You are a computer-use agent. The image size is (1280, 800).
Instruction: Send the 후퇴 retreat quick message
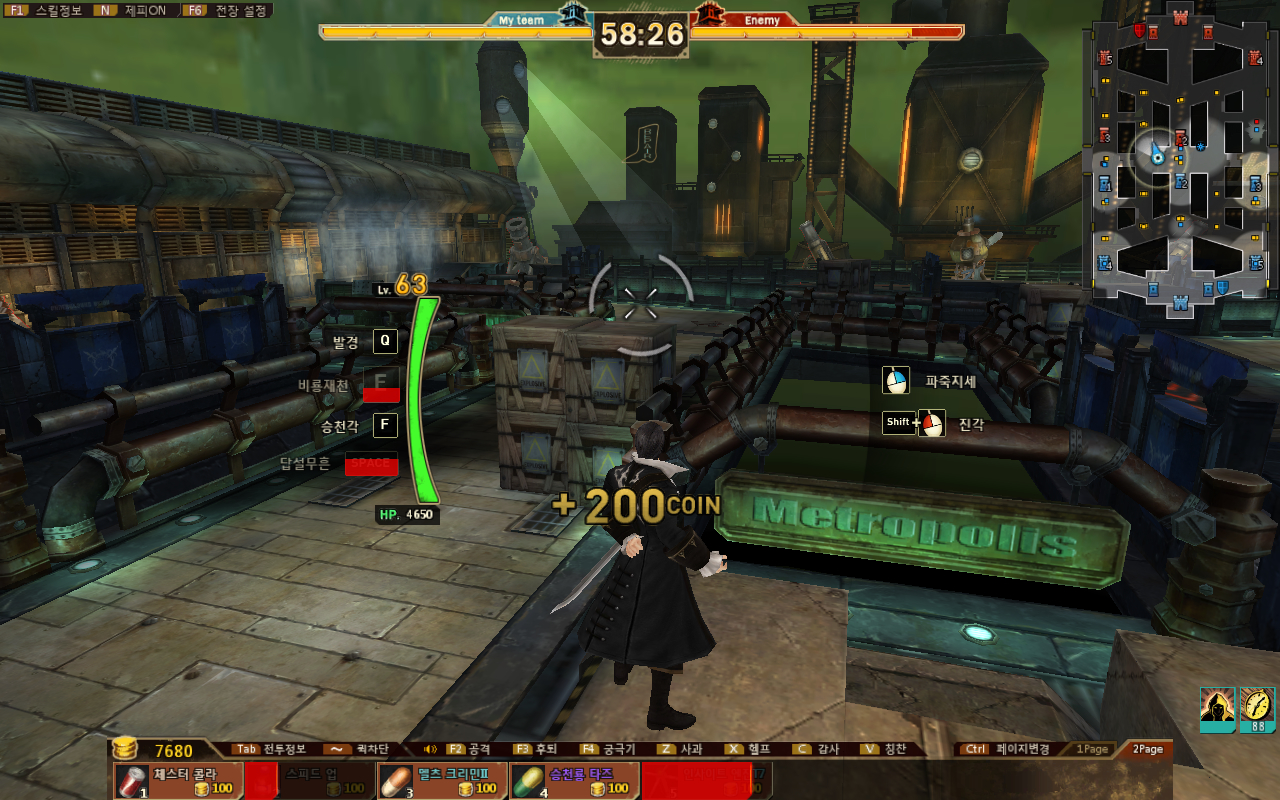click(535, 749)
